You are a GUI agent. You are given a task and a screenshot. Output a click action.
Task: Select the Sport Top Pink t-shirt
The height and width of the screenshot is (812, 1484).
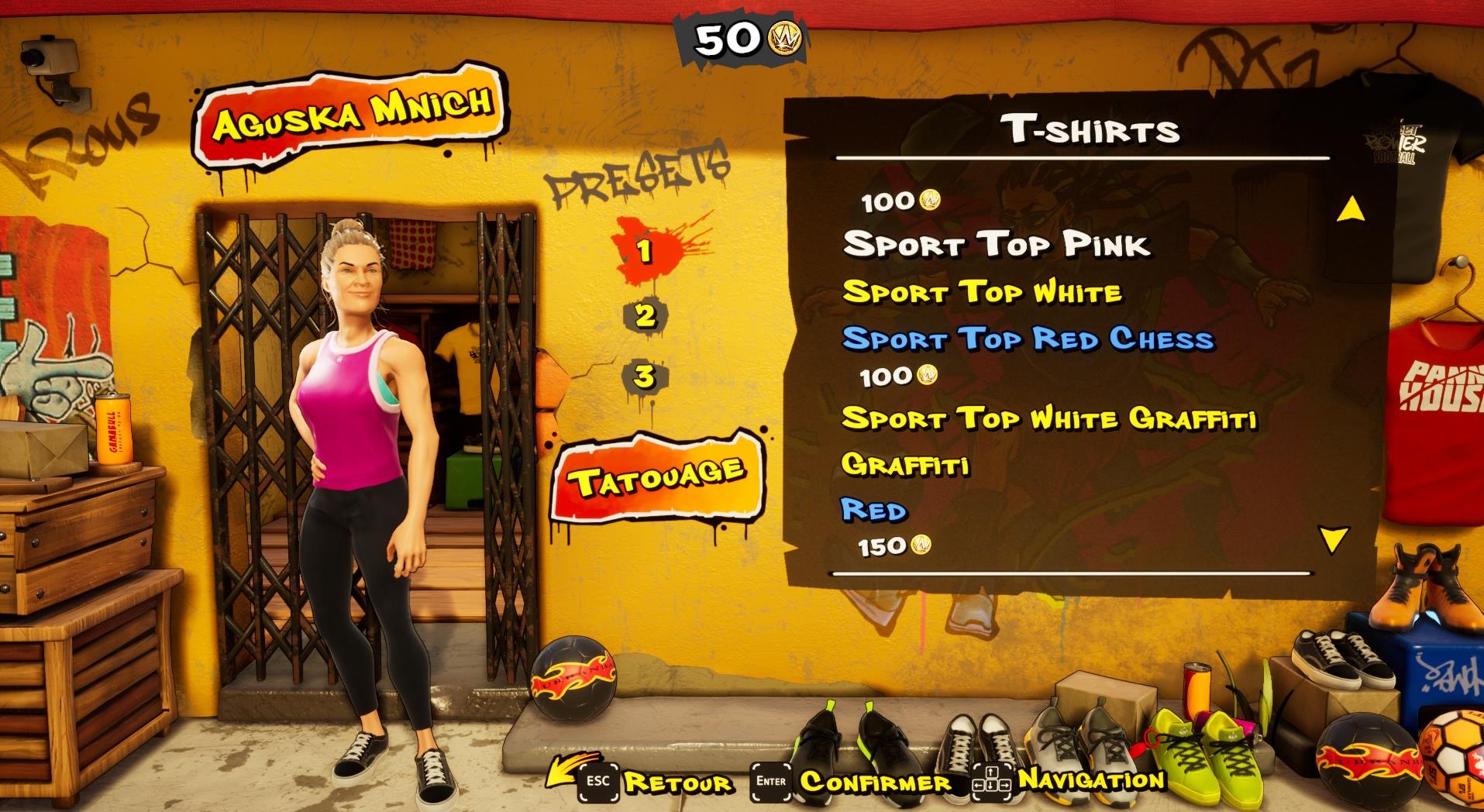[x=998, y=244]
